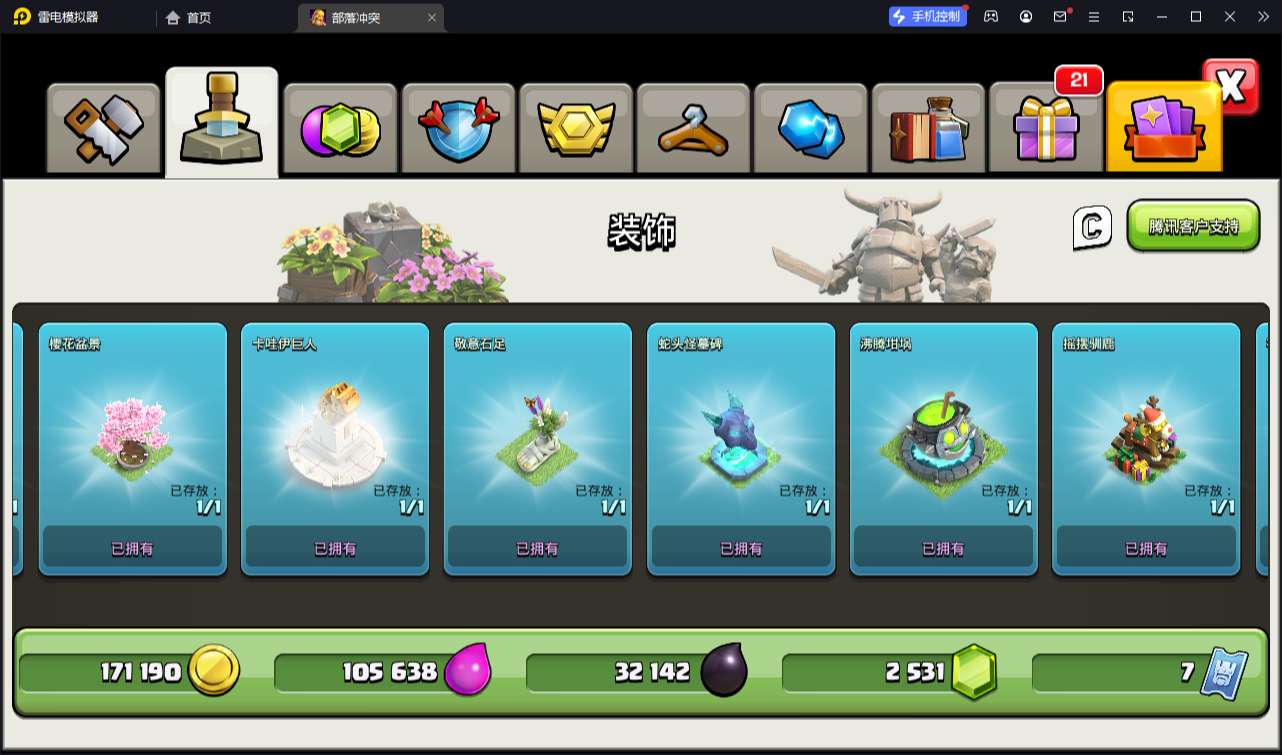Open the golden ticket pass tab
Screen dimensions: 1282x755
click(x=1163, y=129)
